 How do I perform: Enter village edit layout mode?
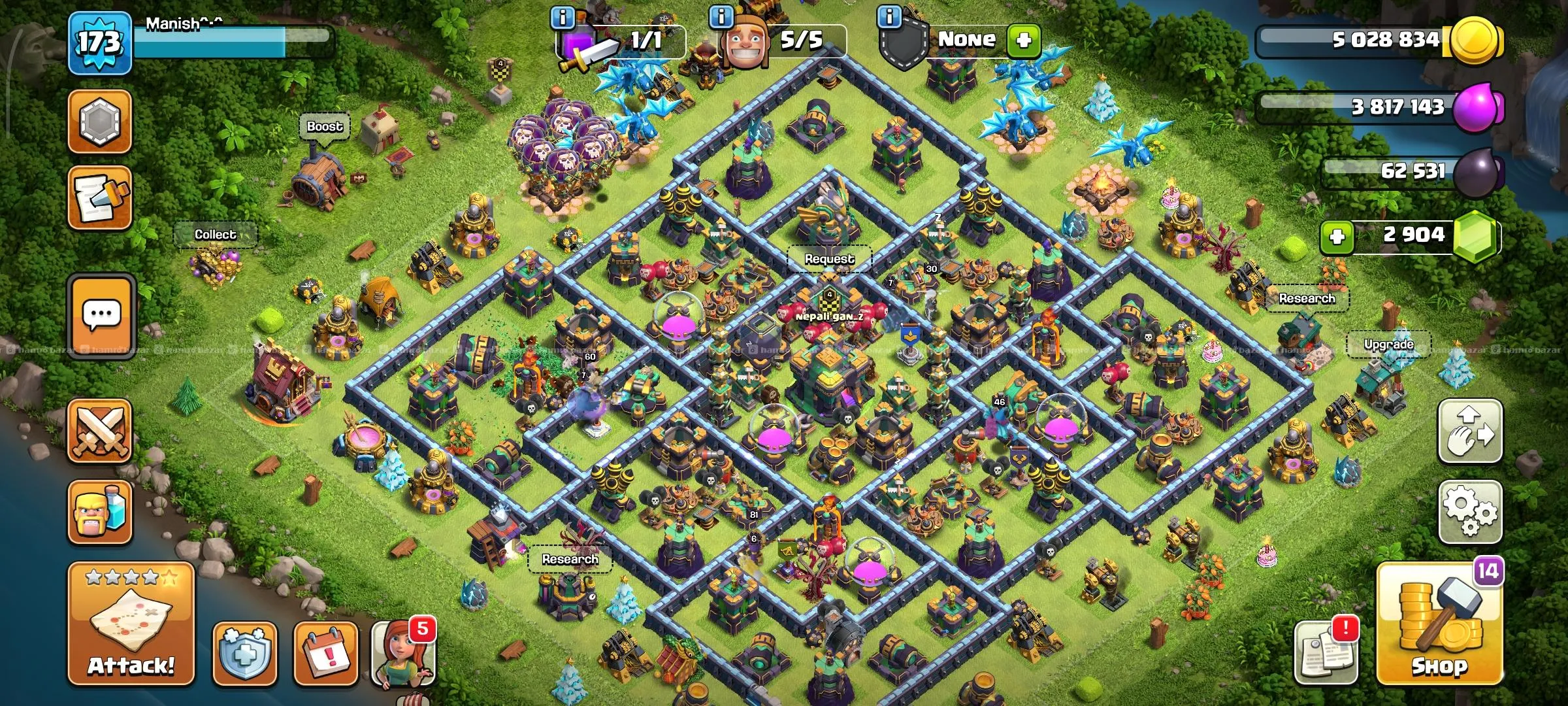point(1470,431)
